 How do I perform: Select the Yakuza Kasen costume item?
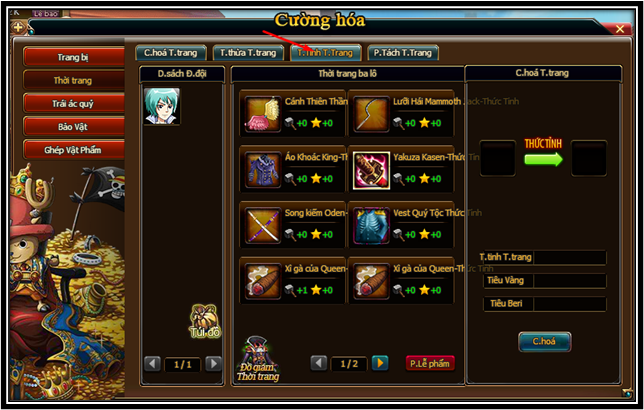point(371,167)
